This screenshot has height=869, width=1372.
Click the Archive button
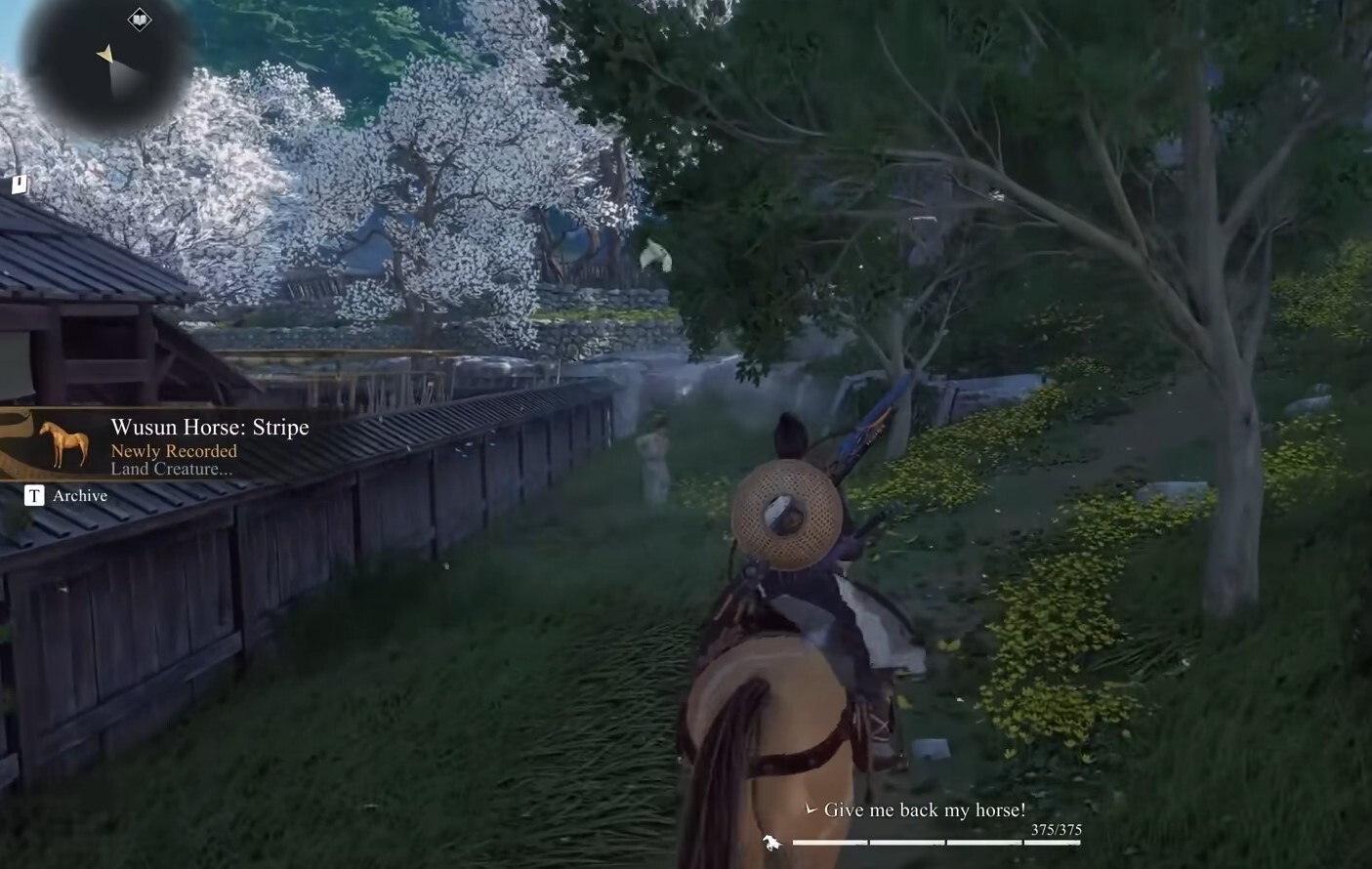(34, 495)
